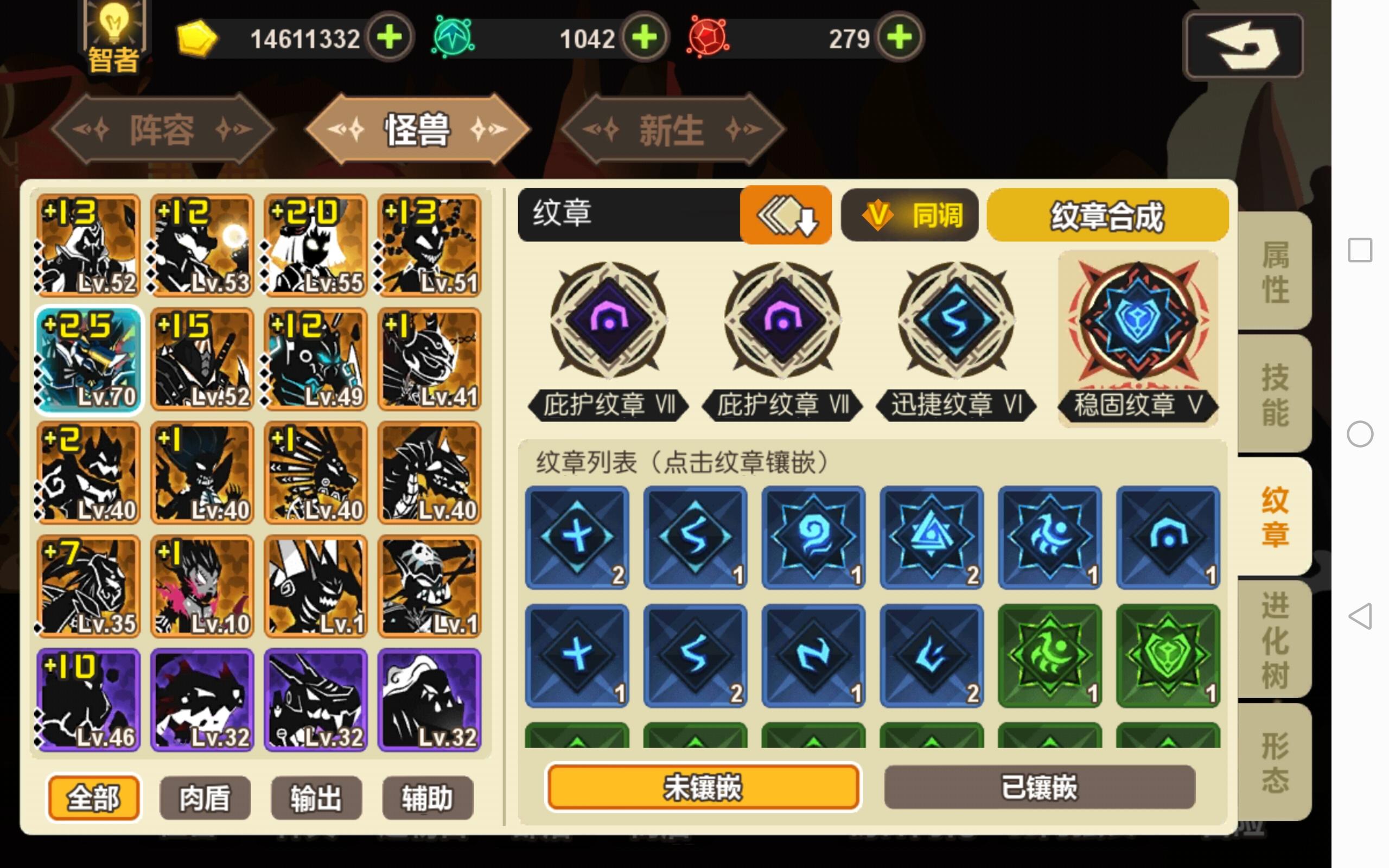Tap the plus icon next to gold coins
Viewport: 1389px width, 868px height.
coord(388,39)
